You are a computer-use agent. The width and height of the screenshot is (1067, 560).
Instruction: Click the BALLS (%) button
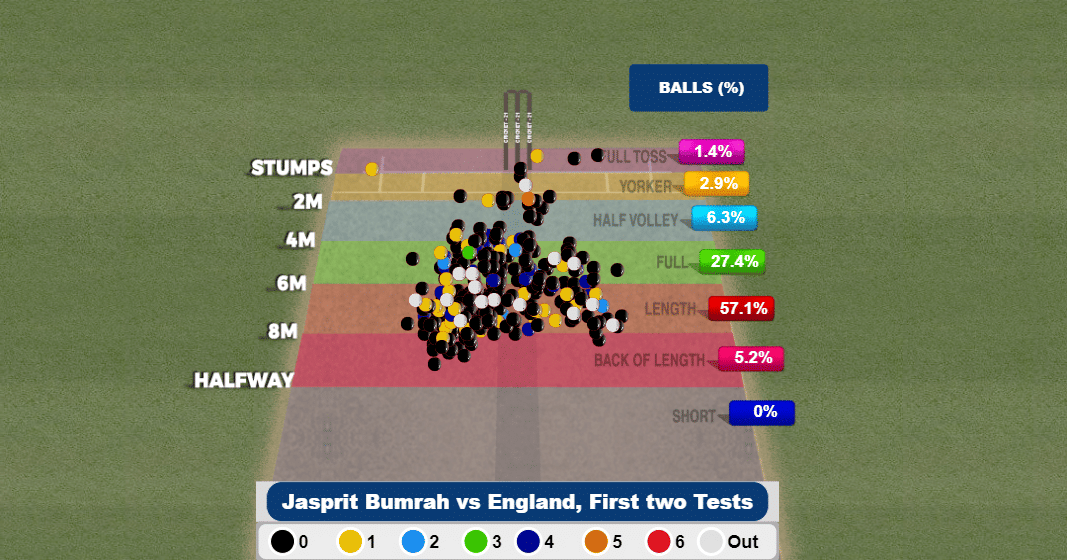pyautogui.click(x=699, y=88)
